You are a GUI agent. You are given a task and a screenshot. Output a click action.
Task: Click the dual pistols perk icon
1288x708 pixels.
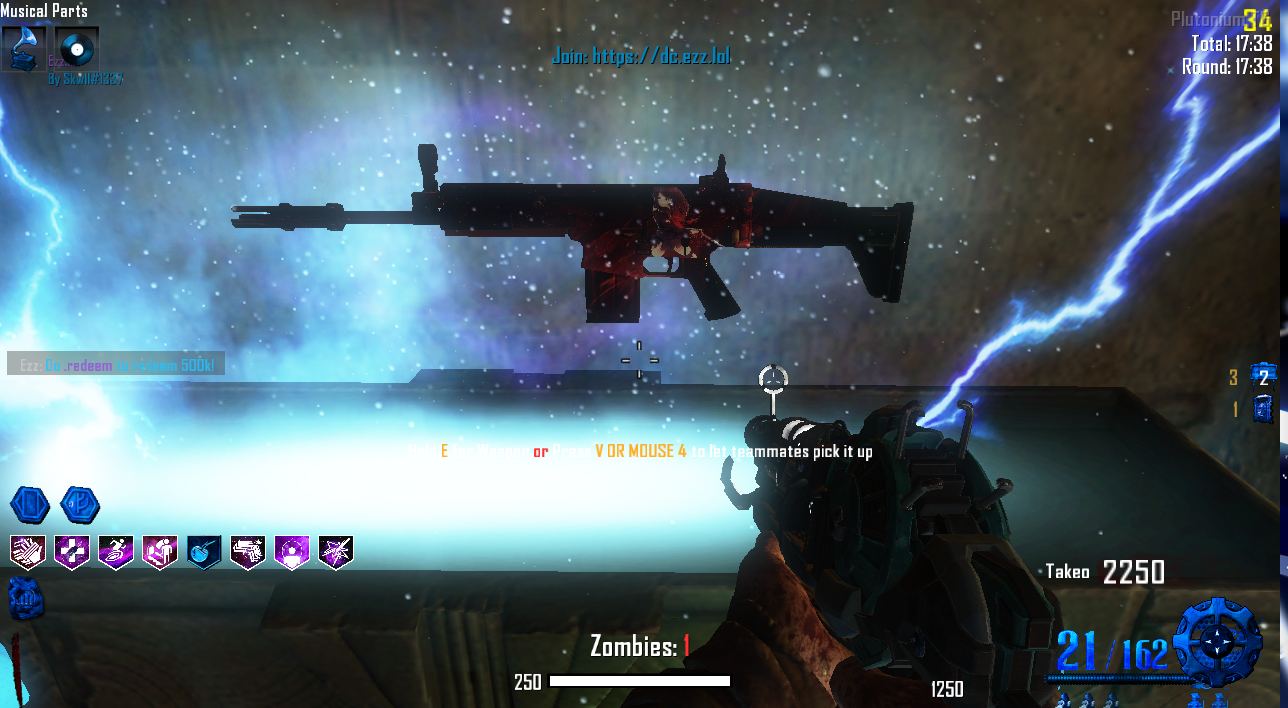[x=248, y=551]
